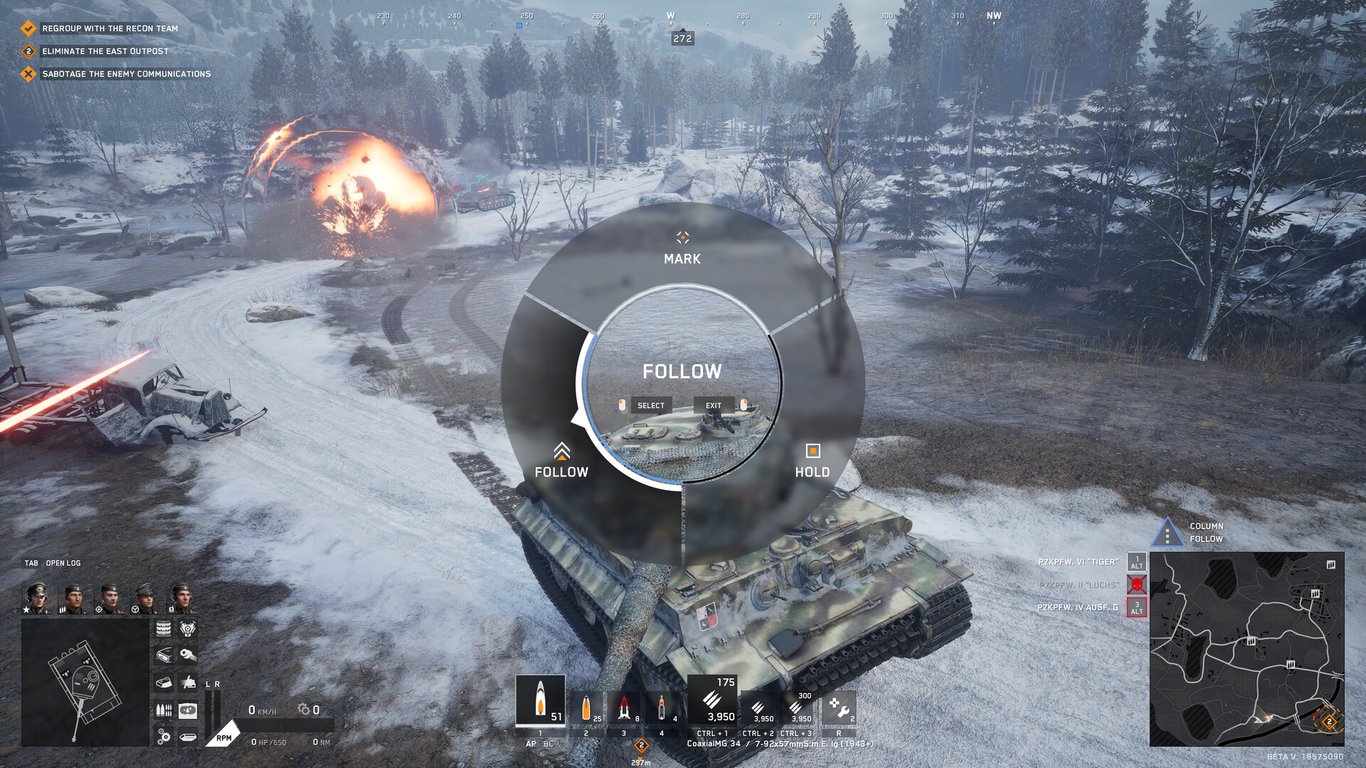Image resolution: width=1366 pixels, height=768 pixels.
Task: Choose MARK on the command wheel
Action: click(683, 250)
